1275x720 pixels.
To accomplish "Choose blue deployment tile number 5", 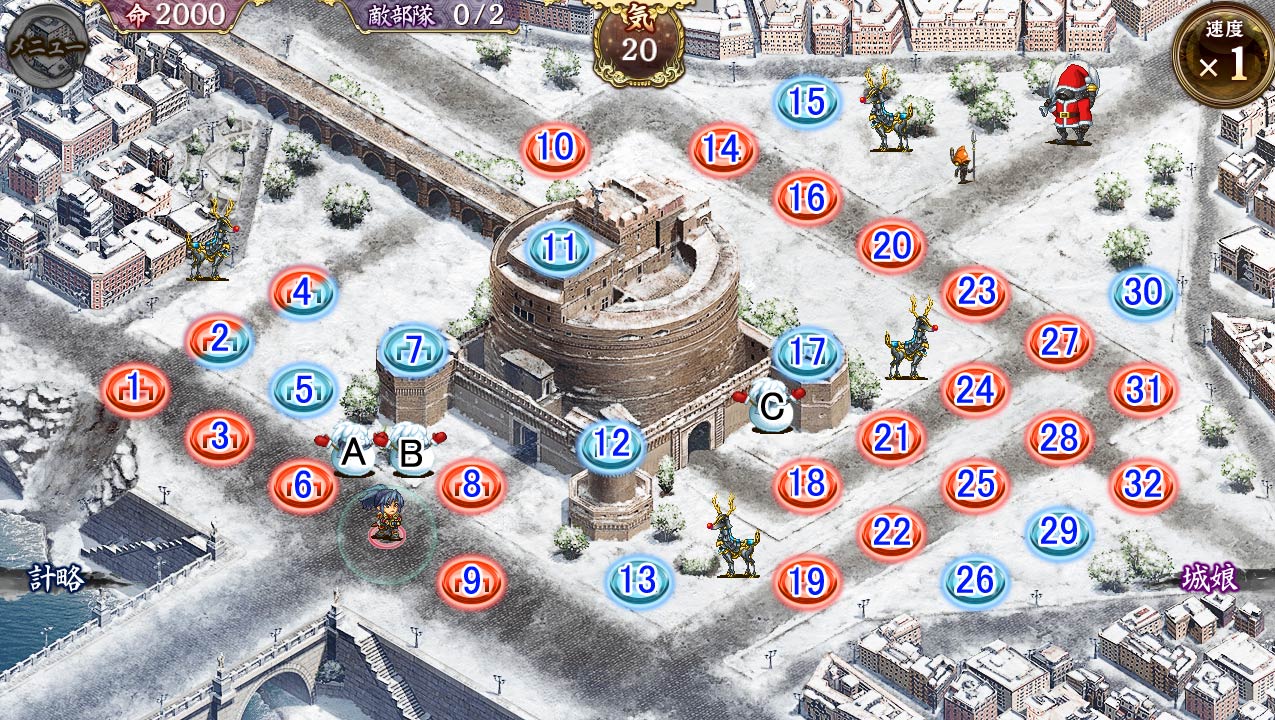I will click(304, 389).
